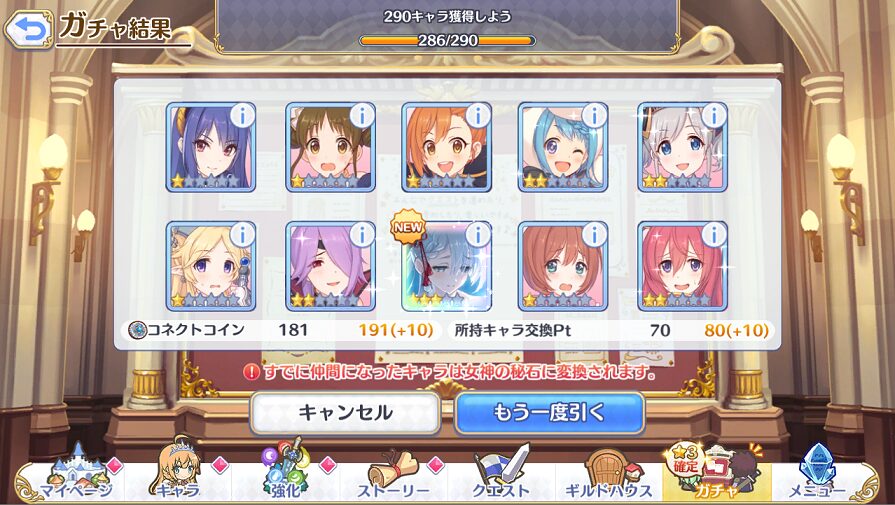Select the blonde elf character card
895x505 pixels.
[210, 268]
